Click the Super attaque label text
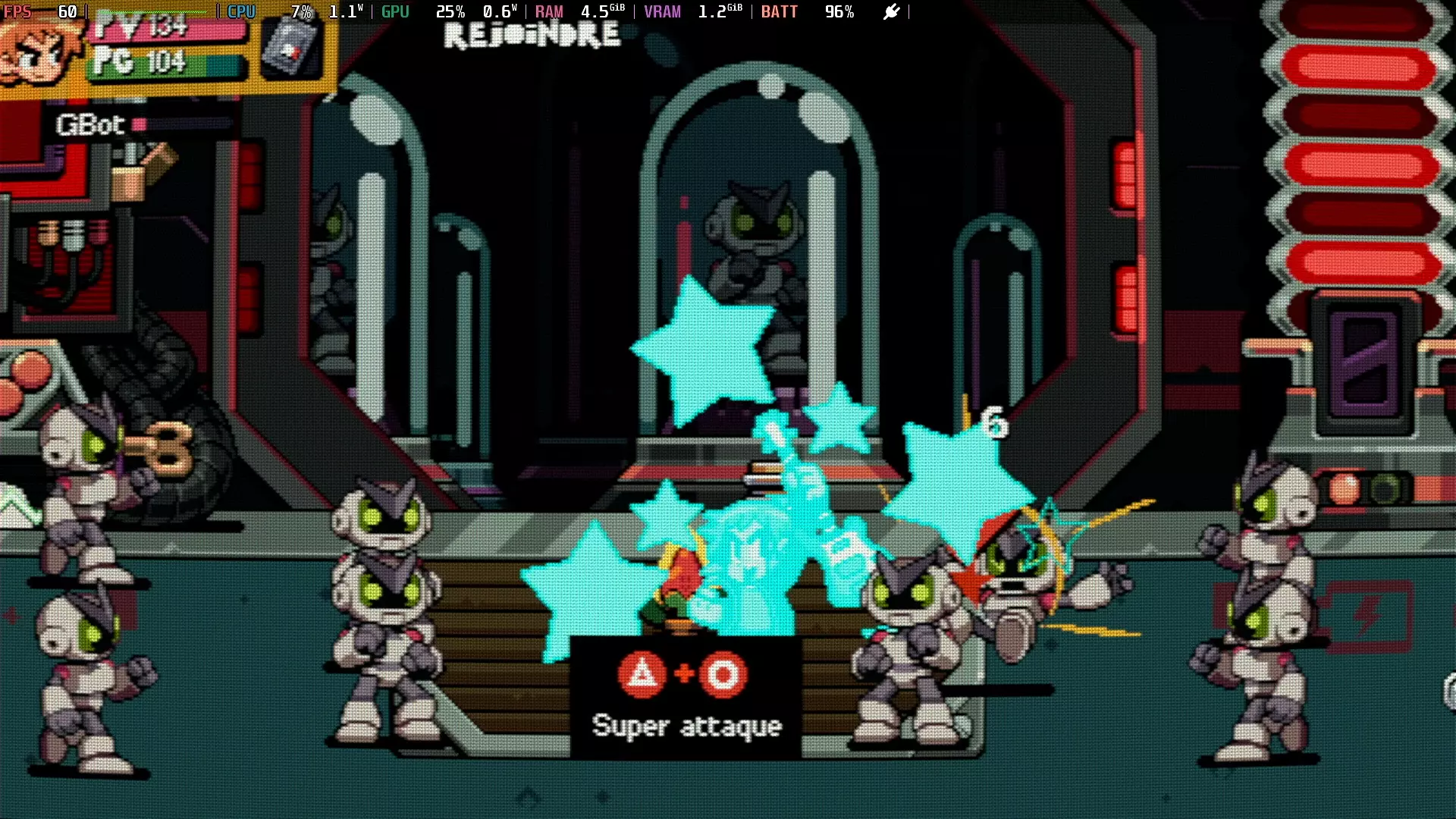The image size is (1456, 819). (686, 726)
